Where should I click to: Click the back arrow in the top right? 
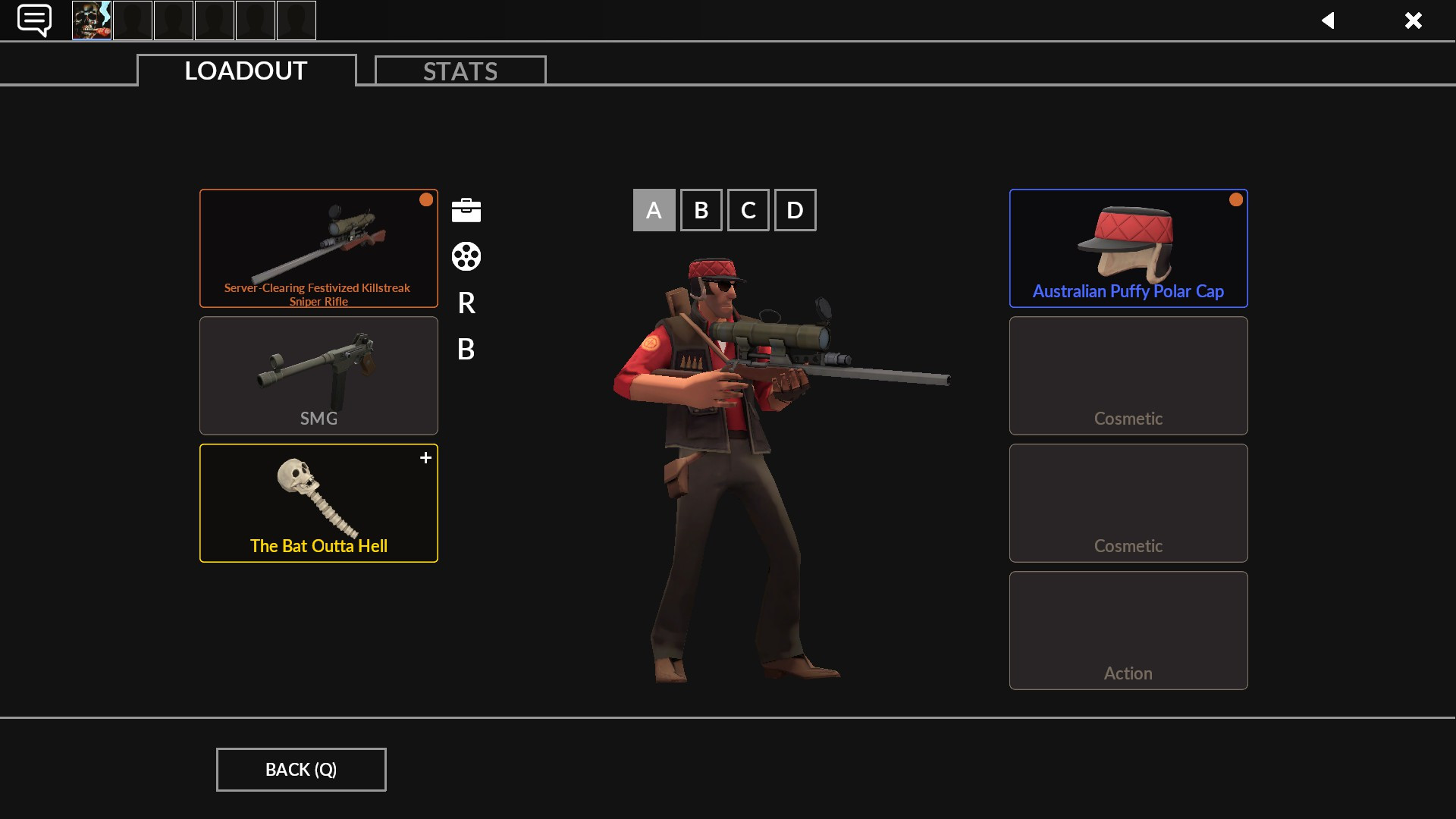click(x=1329, y=20)
